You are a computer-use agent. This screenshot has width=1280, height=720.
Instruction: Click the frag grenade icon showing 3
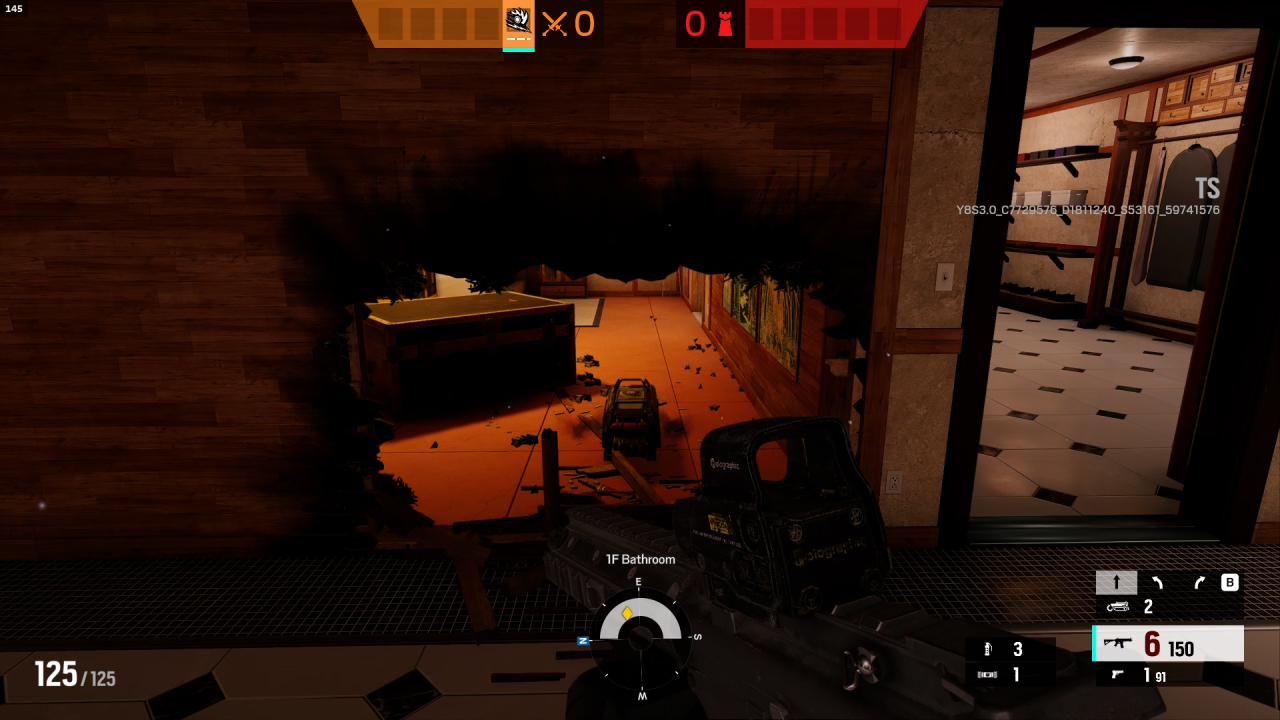(988, 649)
